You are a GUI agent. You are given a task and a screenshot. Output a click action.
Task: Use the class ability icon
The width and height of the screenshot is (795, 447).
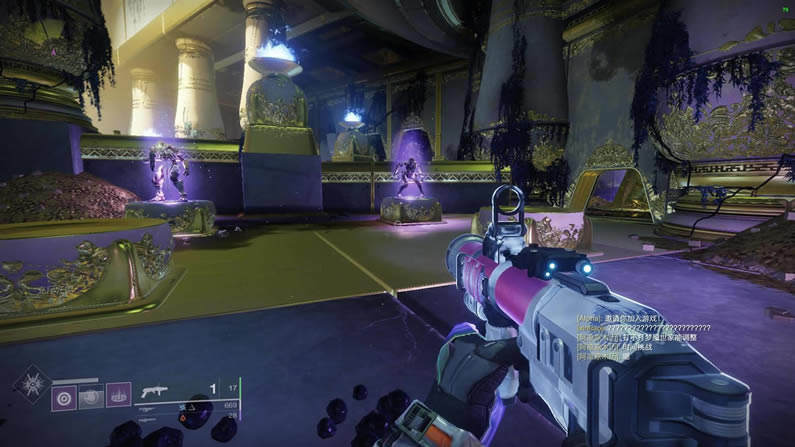click(118, 396)
